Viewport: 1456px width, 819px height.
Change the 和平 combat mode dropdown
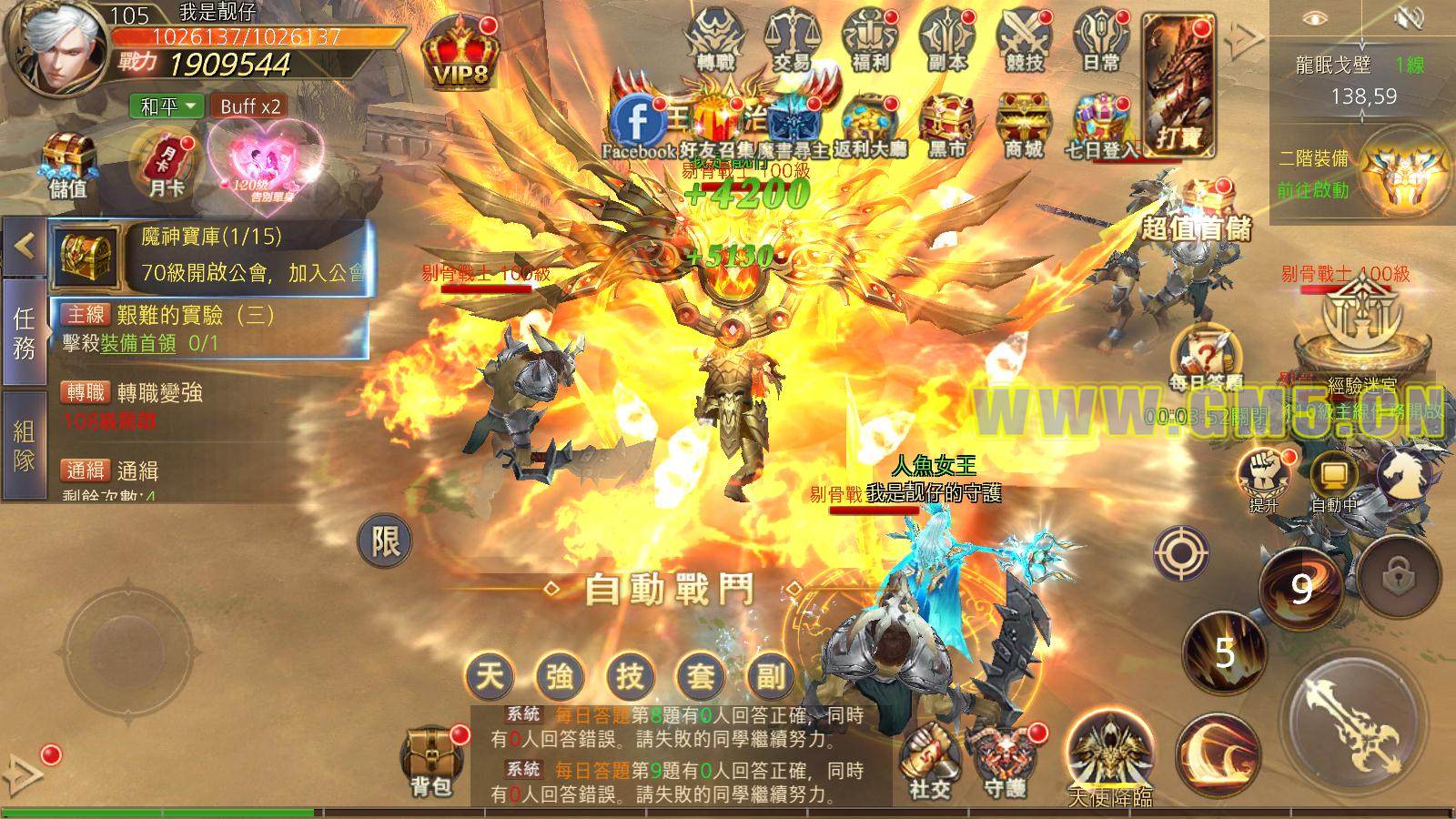[168, 106]
